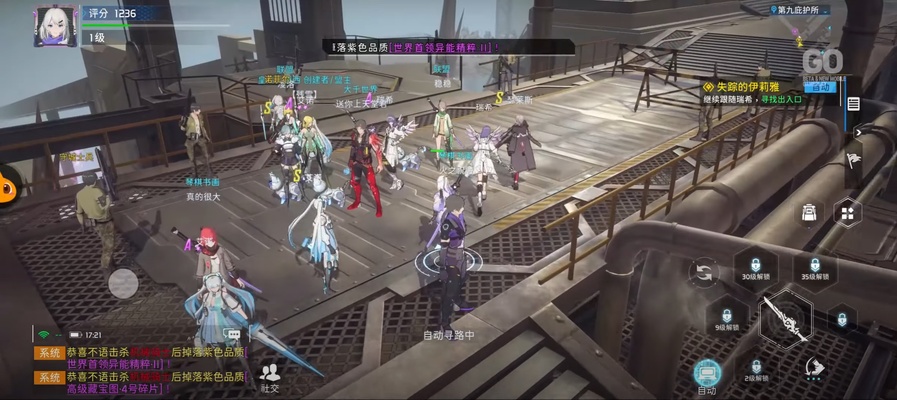Open the backpack inventory
897x400 pixels.
(x=810, y=212)
